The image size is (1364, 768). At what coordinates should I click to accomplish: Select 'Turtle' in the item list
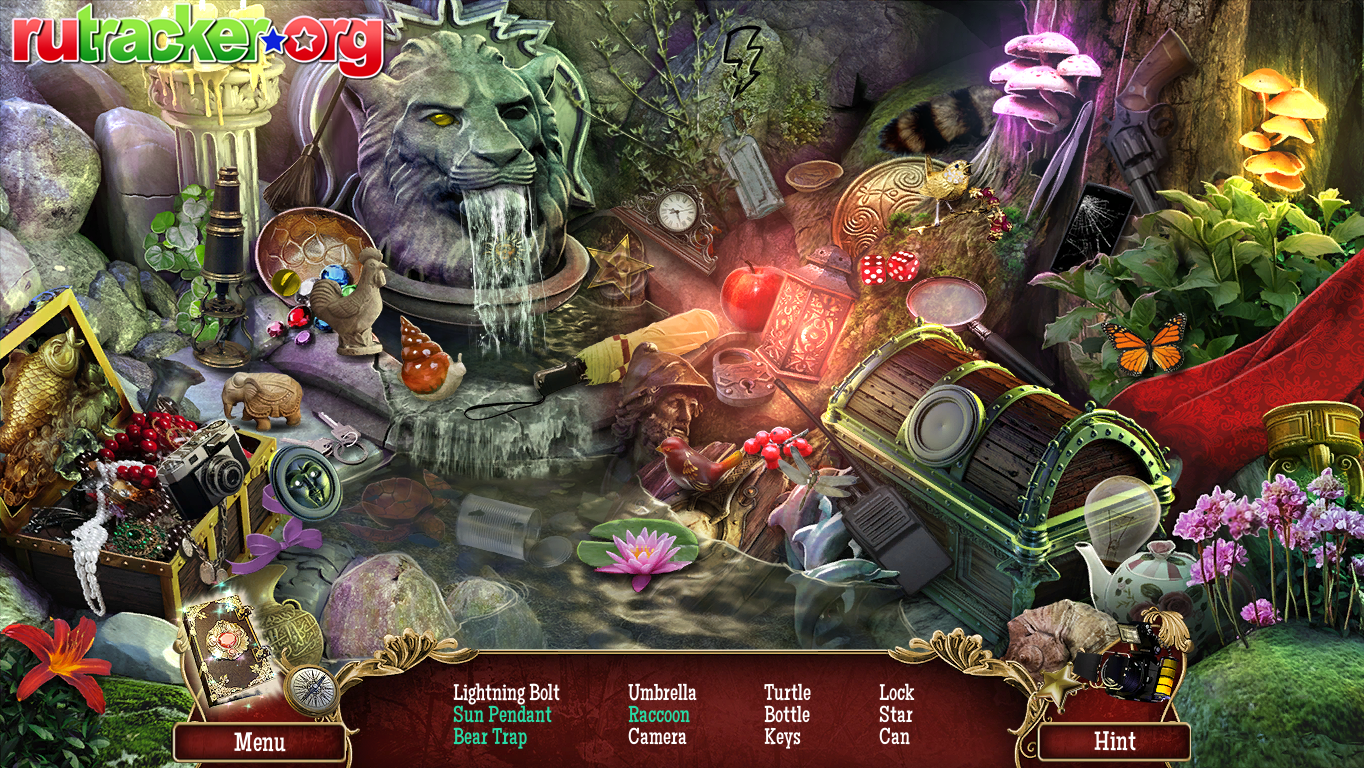[787, 692]
